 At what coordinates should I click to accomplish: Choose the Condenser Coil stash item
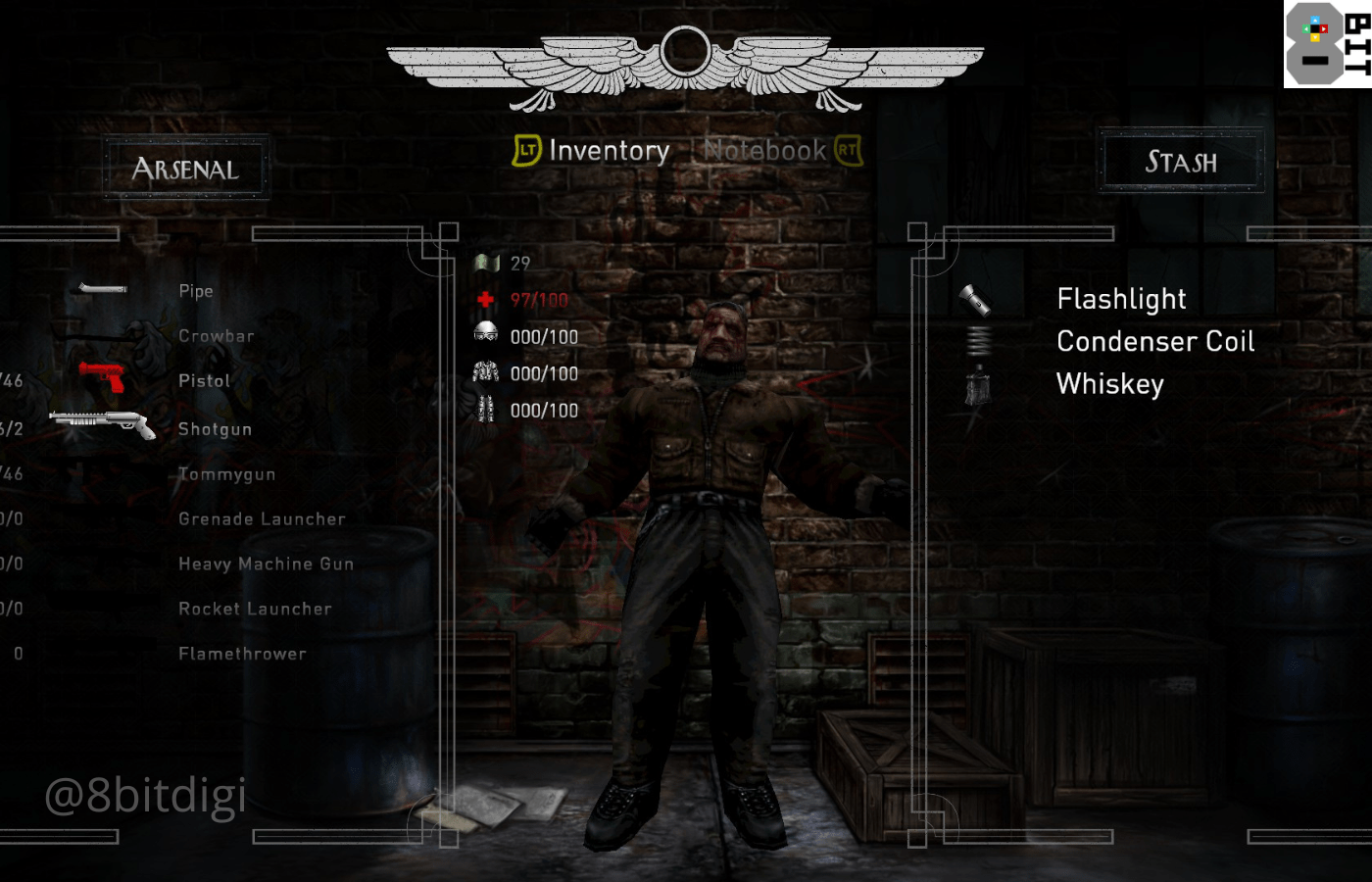coord(1155,342)
